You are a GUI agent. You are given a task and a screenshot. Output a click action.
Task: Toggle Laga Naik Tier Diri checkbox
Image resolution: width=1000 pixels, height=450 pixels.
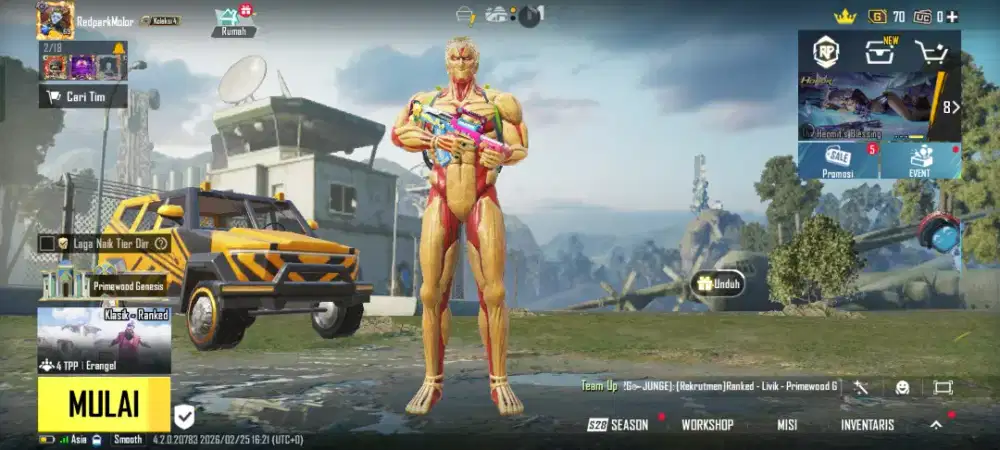pos(46,243)
